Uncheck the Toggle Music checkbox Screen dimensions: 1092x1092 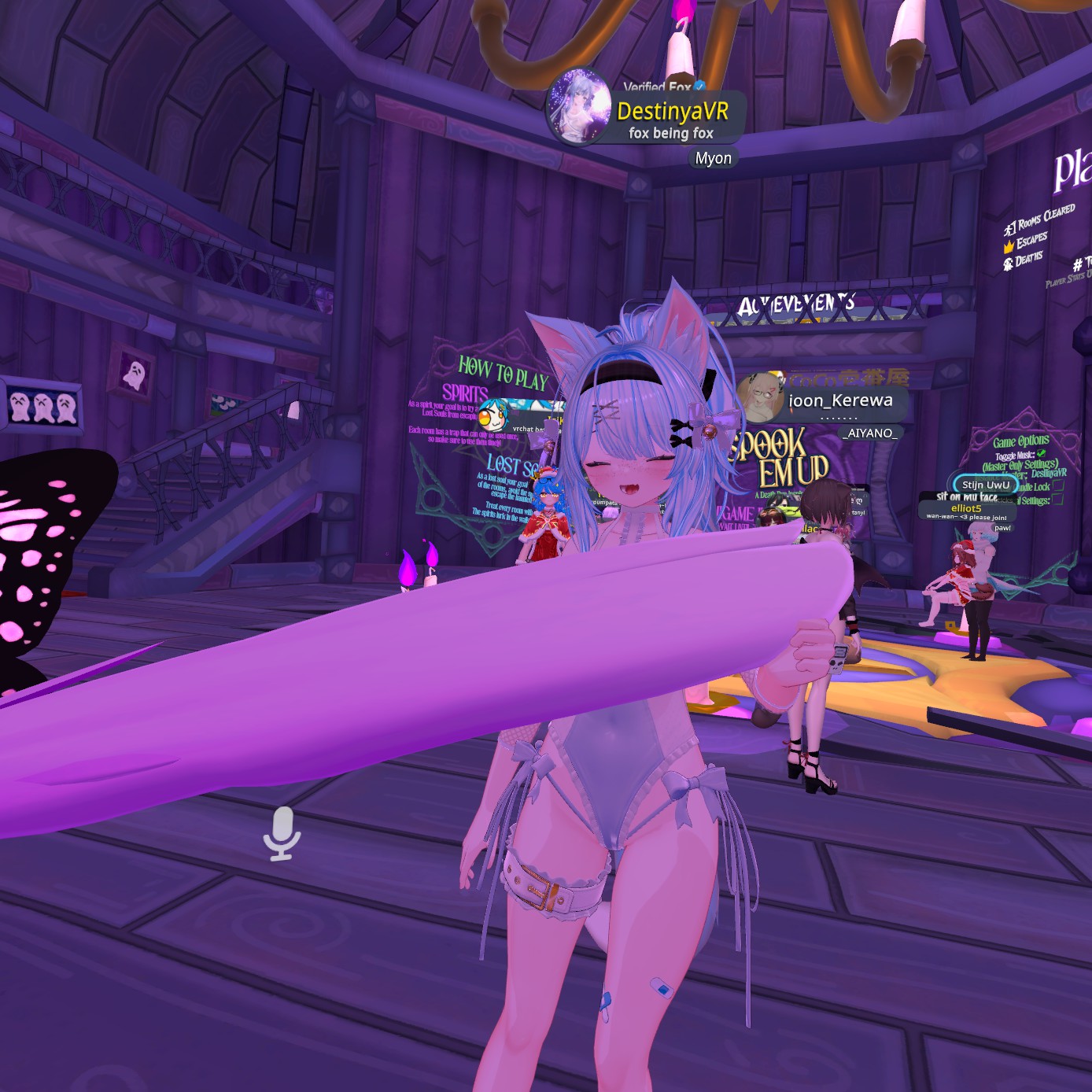click(1042, 453)
